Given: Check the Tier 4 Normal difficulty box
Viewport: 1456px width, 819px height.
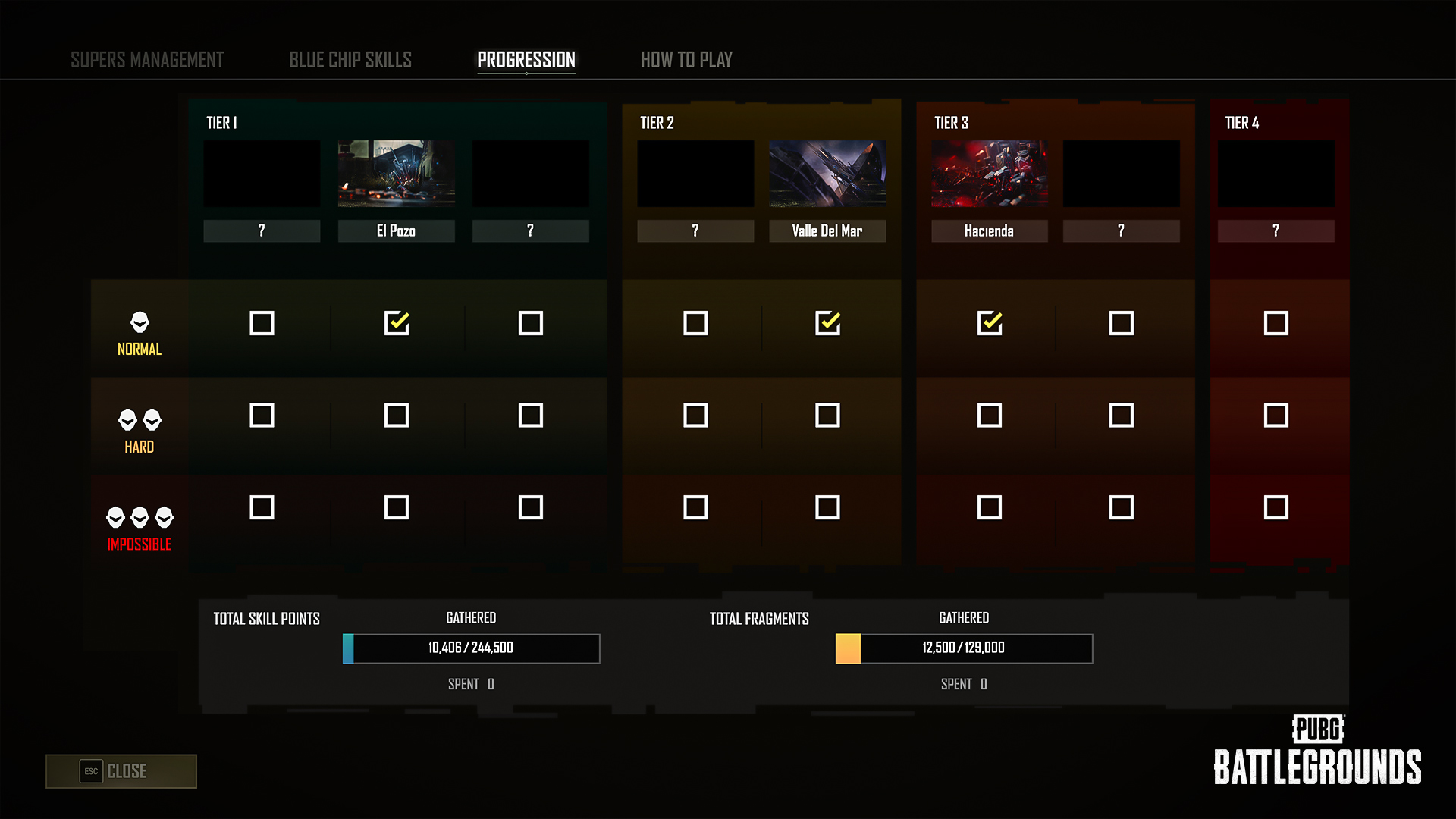Looking at the screenshot, I should tap(1276, 323).
